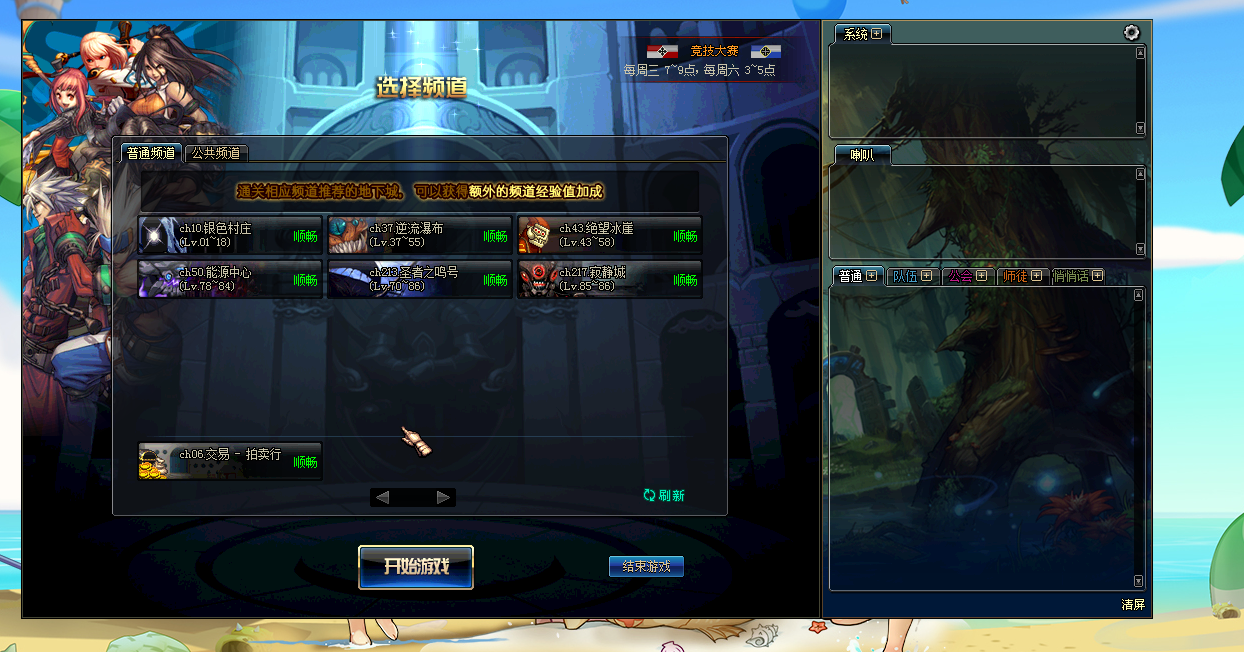The width and height of the screenshot is (1244, 652).
Task: Clear the chat with 清屏
Action: point(1133,605)
